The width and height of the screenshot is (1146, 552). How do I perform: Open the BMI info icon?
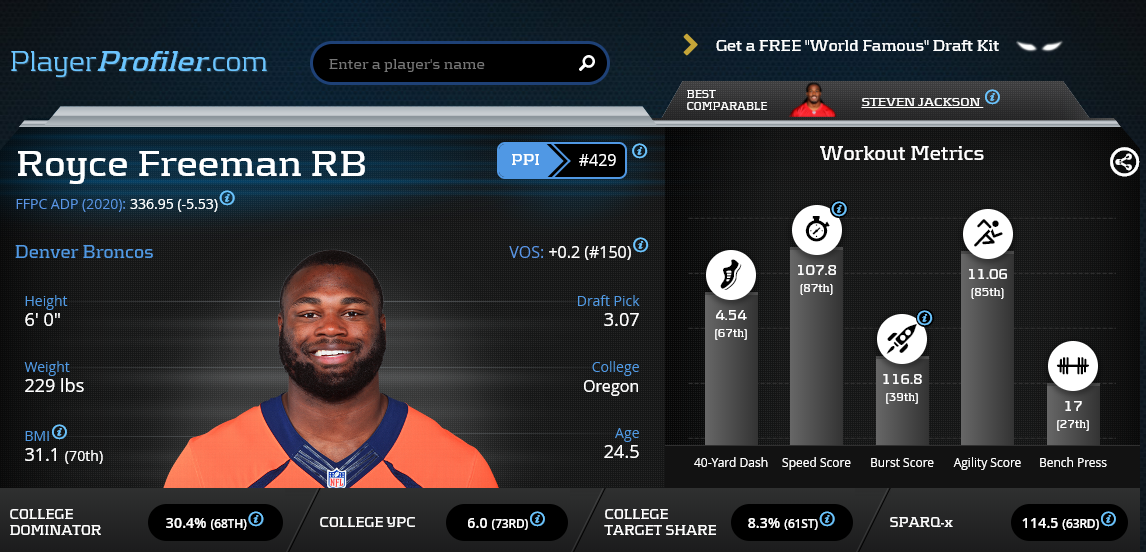coord(60,432)
